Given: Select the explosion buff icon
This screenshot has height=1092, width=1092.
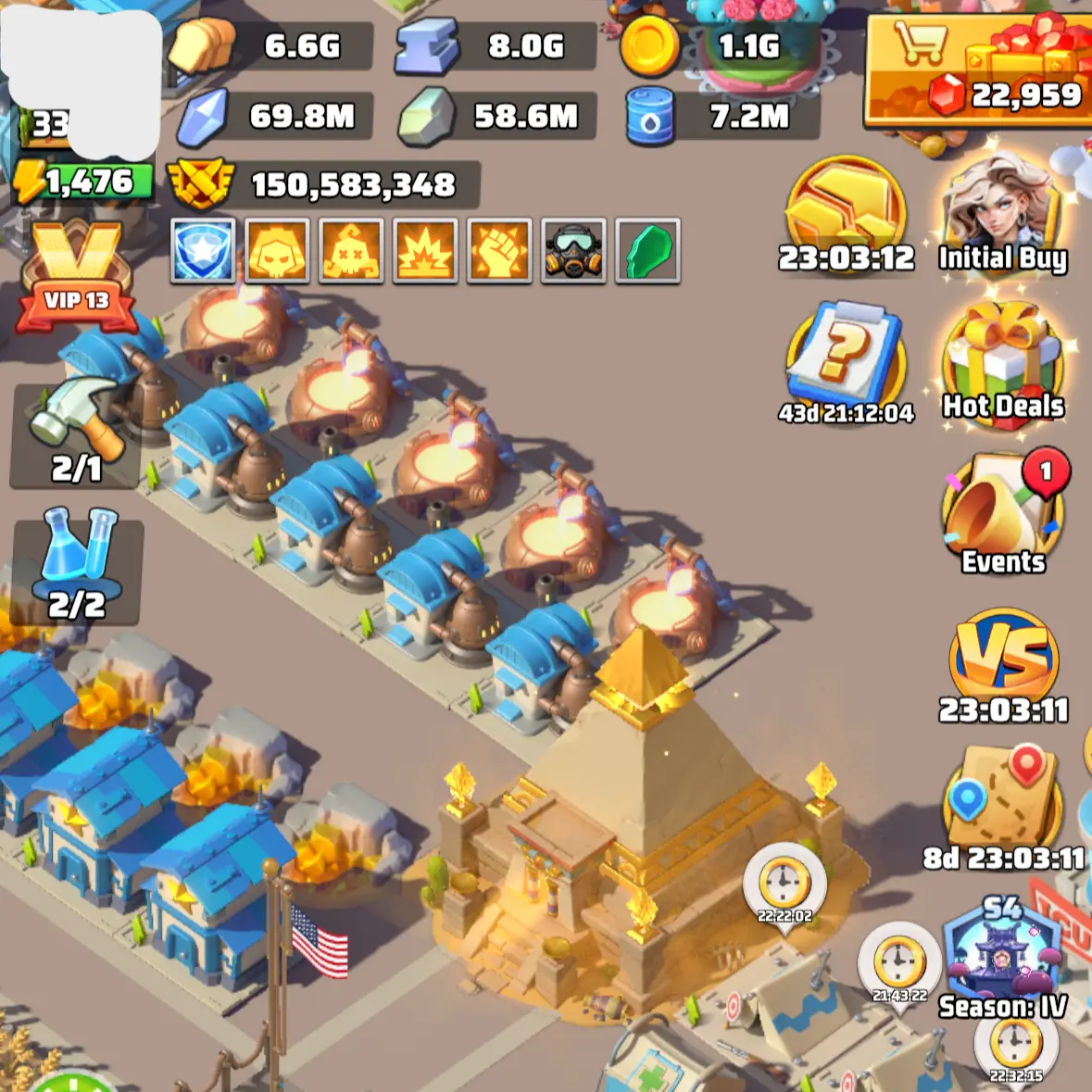Looking at the screenshot, I should click(425, 250).
